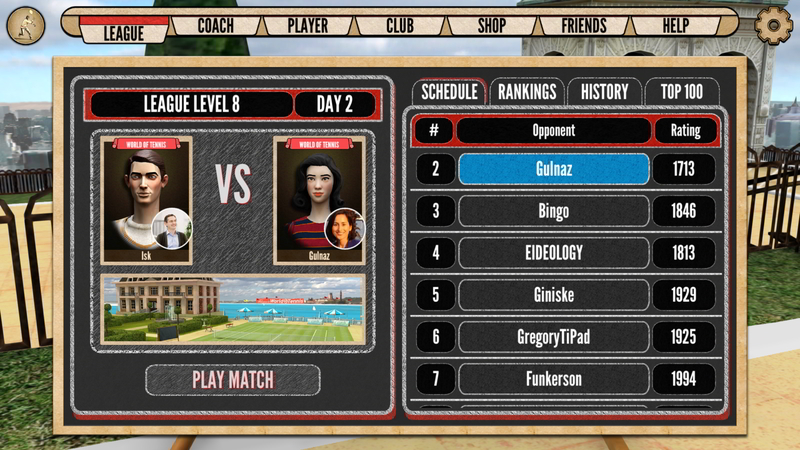The image size is (800, 450).
Task: Choose the Funkerson opponent row
Action: 553,379
